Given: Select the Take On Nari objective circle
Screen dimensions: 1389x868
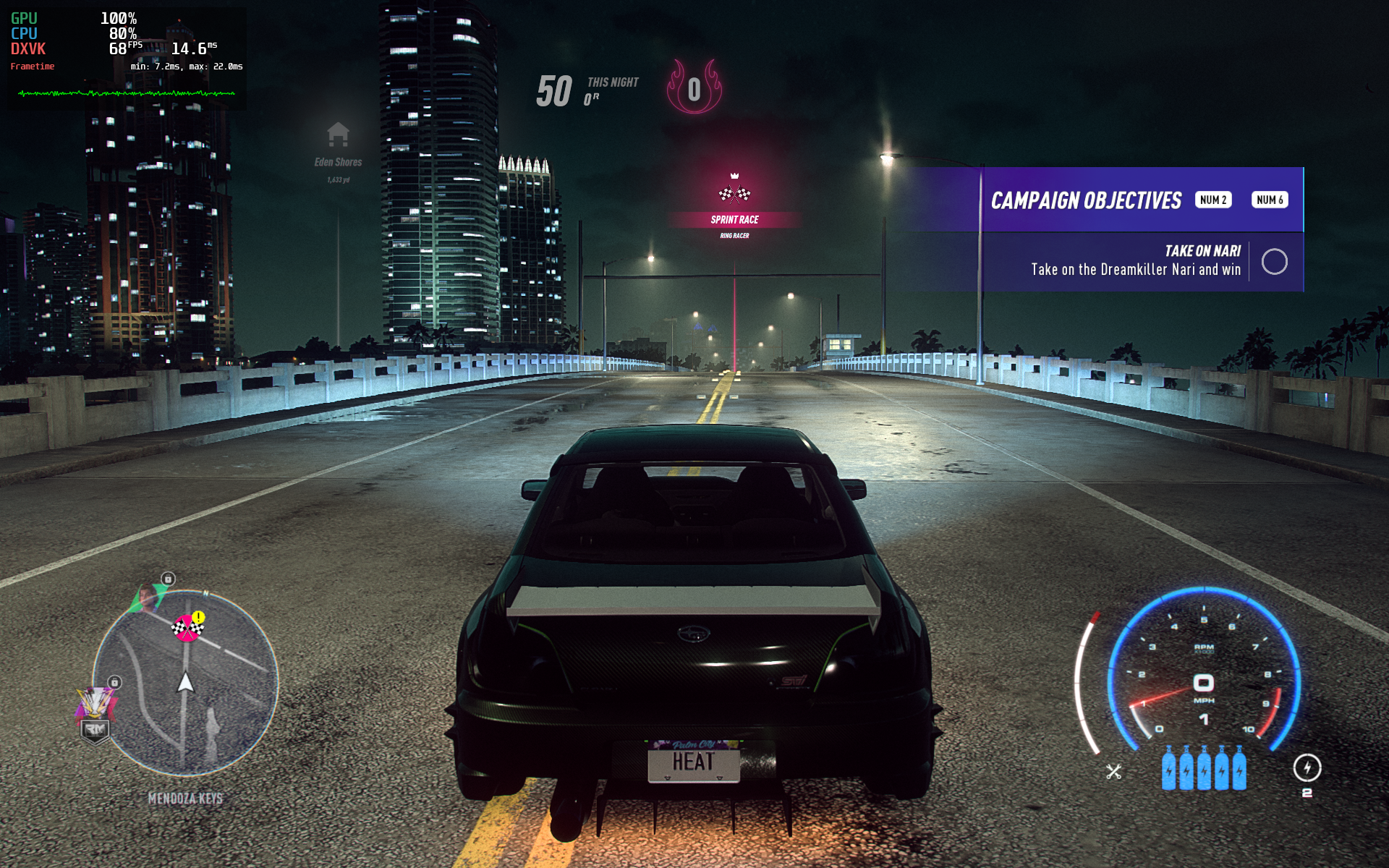Looking at the screenshot, I should tap(1274, 261).
